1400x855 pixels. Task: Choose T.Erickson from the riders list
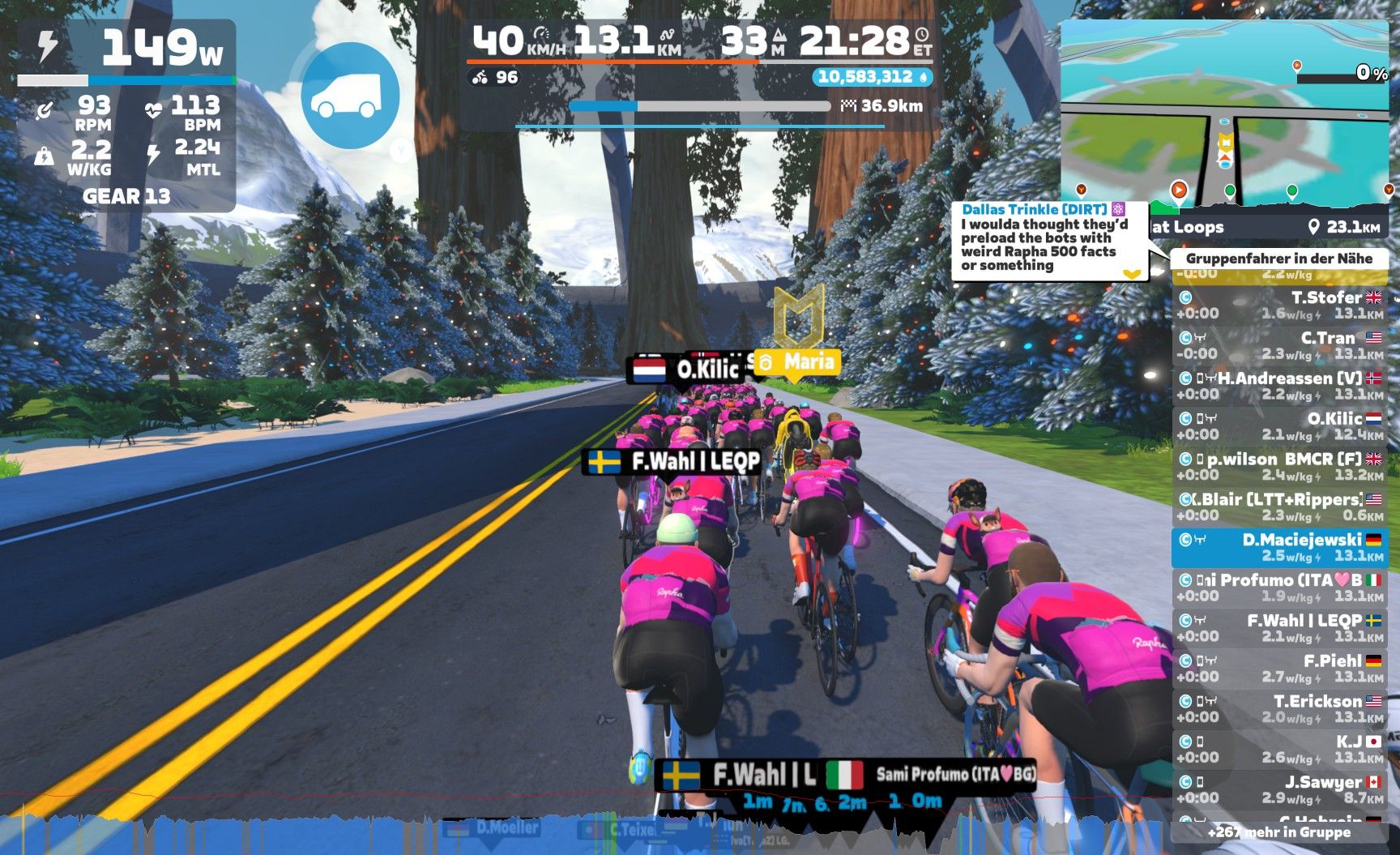coord(1280,709)
